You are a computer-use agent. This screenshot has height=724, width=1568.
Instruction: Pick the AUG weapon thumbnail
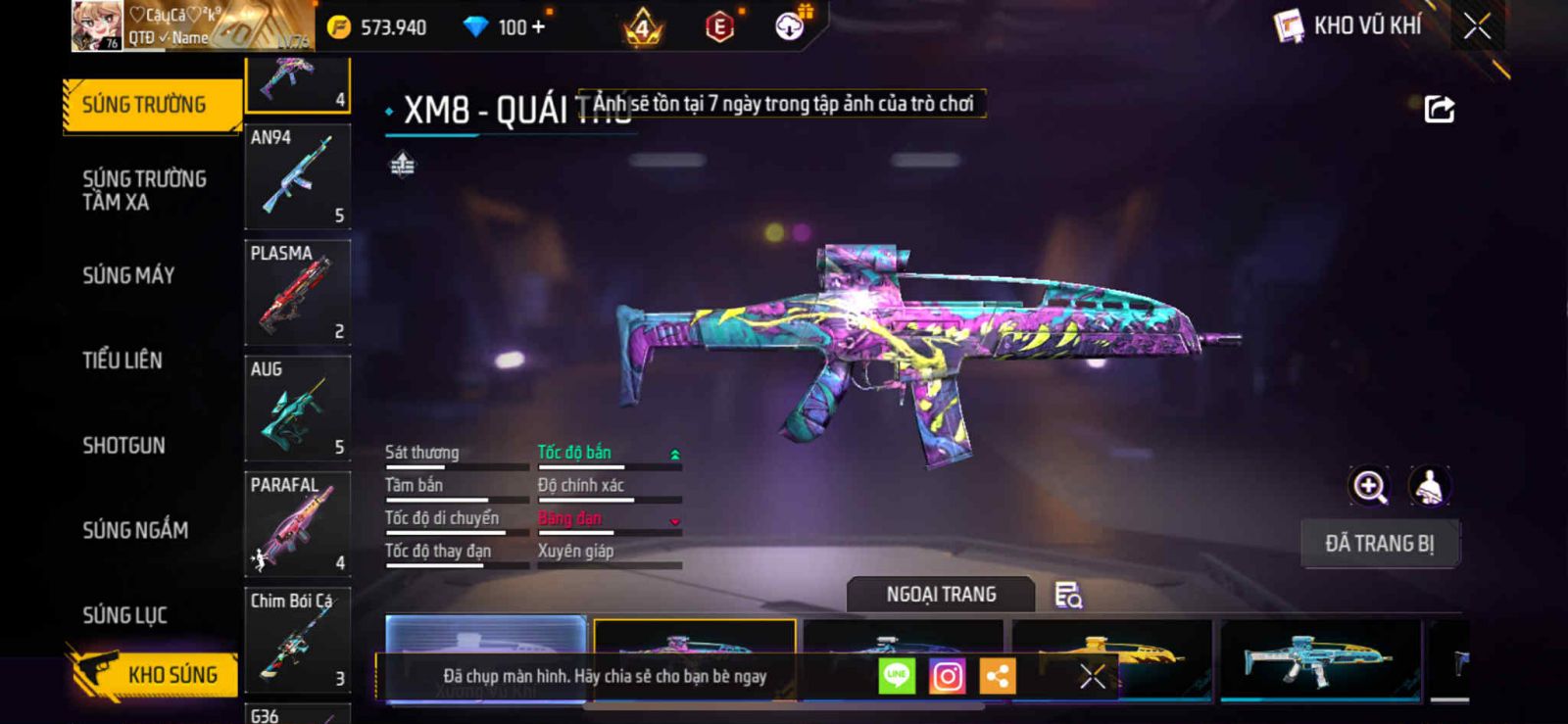pyautogui.click(x=297, y=408)
